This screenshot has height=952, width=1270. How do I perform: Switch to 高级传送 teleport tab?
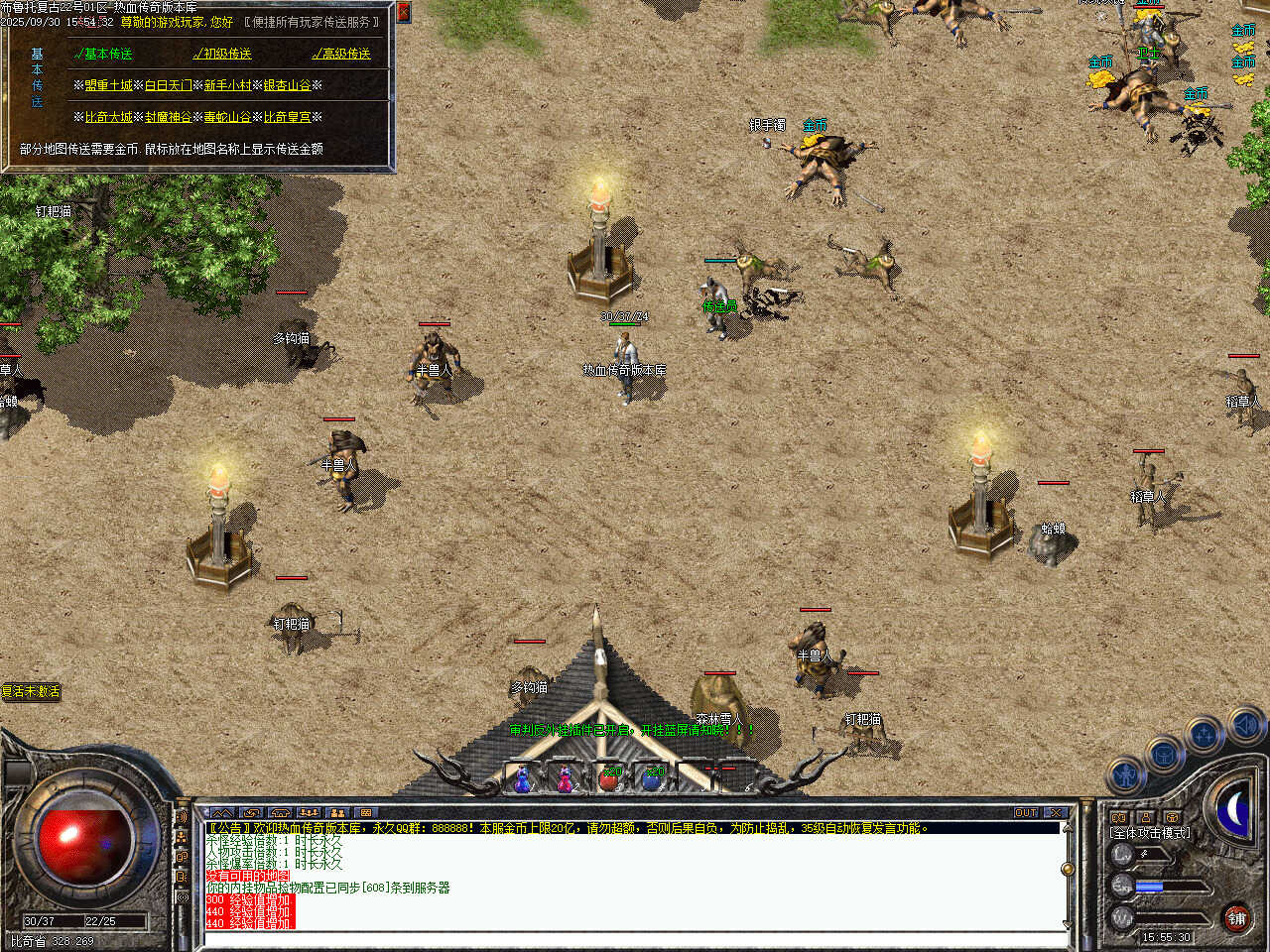coord(342,54)
